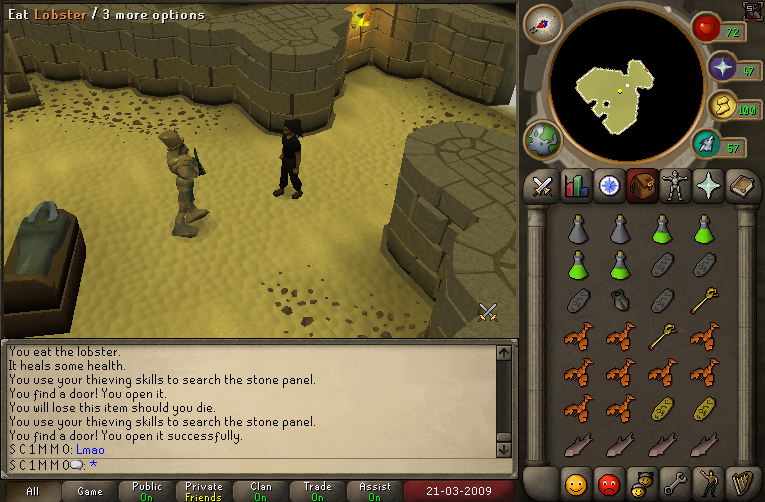Toggle the Trade chat filter
This screenshot has height=502, width=765.
(x=318, y=491)
